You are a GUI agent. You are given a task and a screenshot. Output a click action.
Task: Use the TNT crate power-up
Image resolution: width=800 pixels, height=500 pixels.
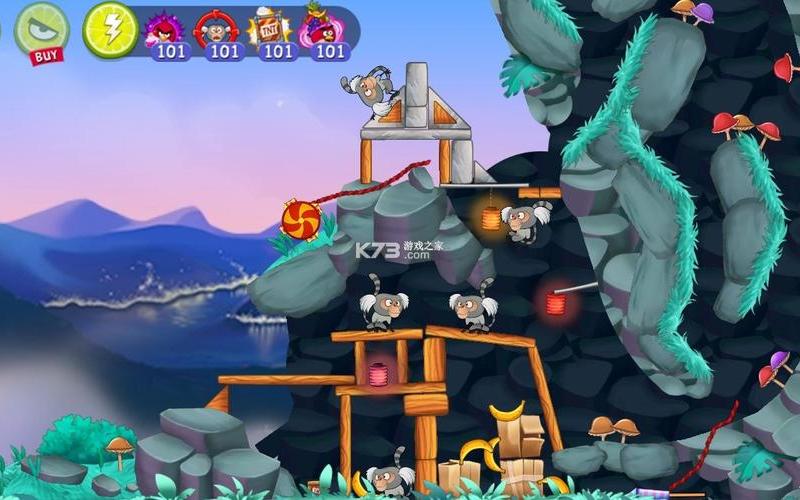(270, 32)
